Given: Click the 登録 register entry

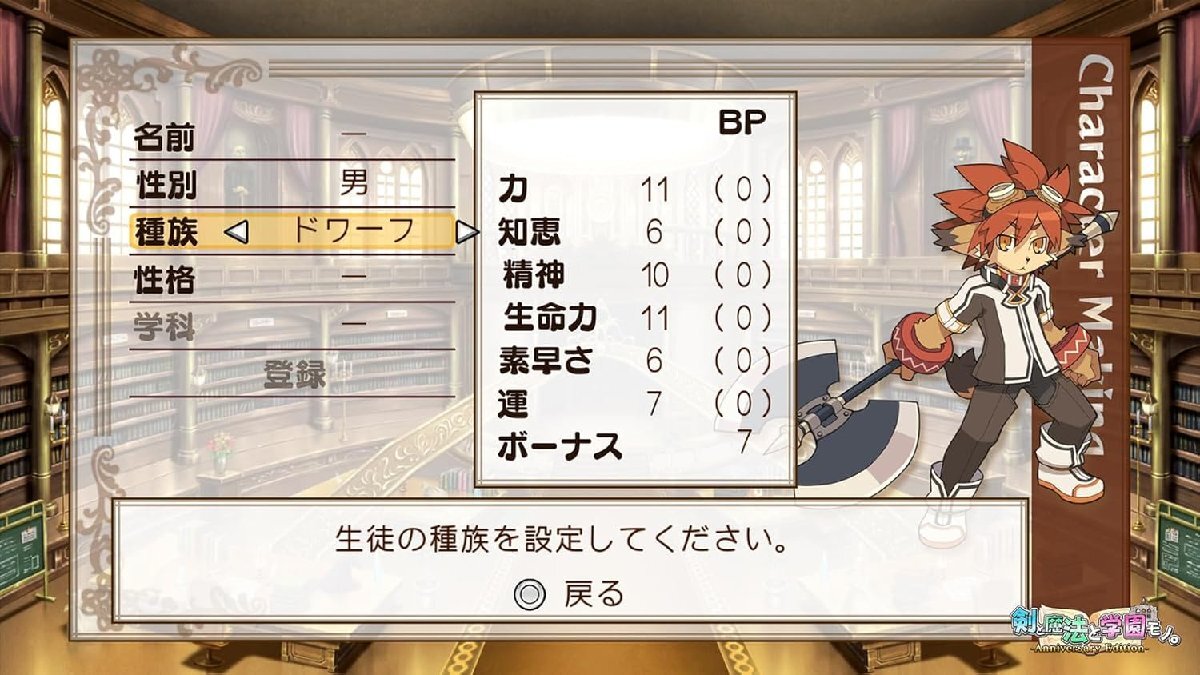Looking at the screenshot, I should click(x=295, y=374).
